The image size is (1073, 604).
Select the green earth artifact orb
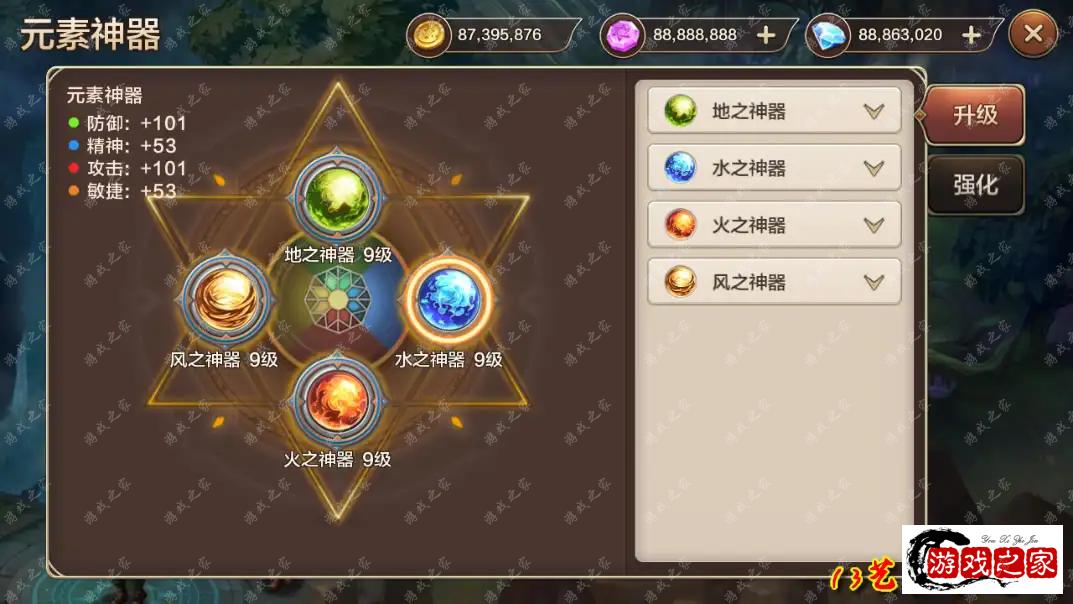click(338, 196)
